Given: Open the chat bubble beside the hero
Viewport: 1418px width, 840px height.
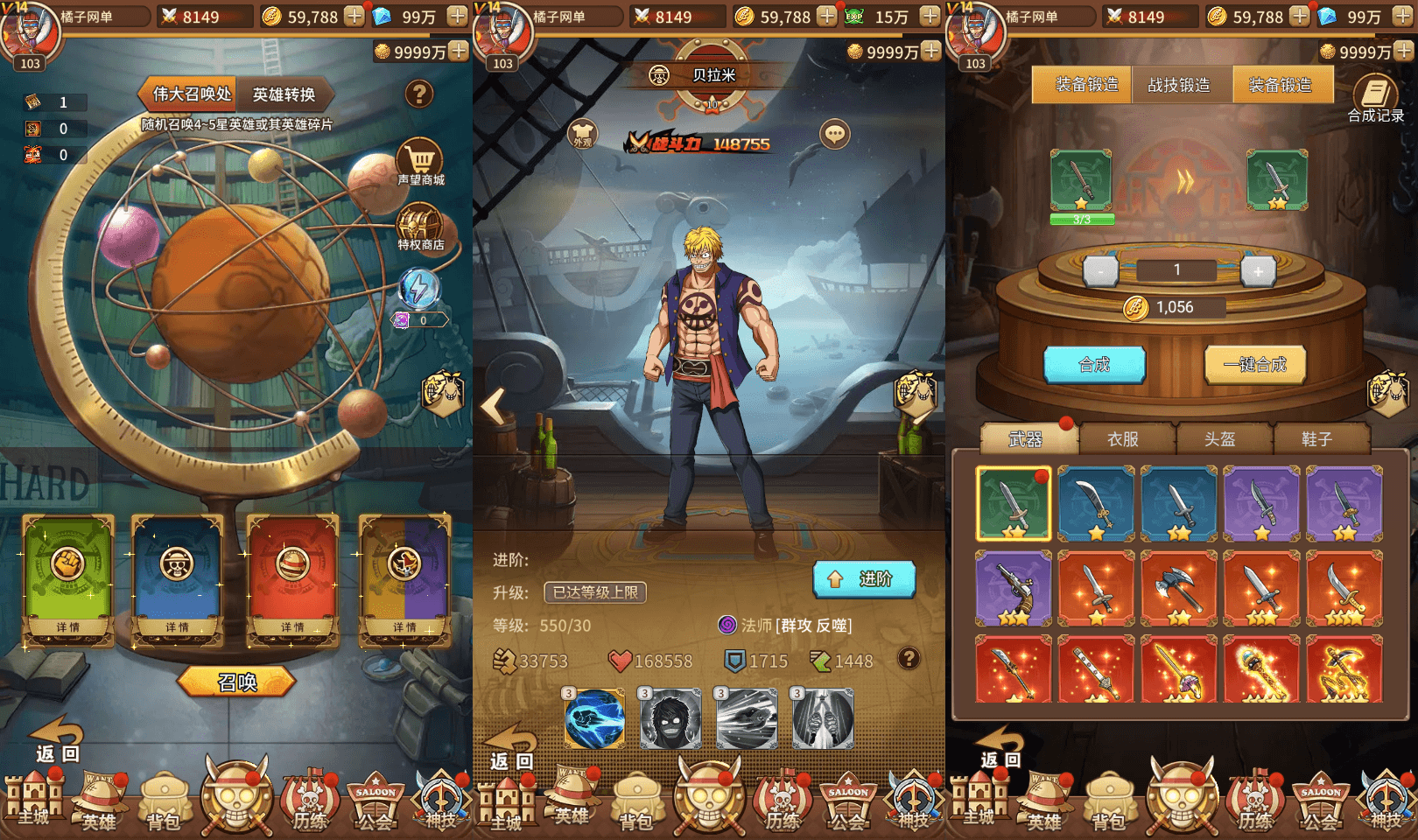Looking at the screenshot, I should (835, 134).
